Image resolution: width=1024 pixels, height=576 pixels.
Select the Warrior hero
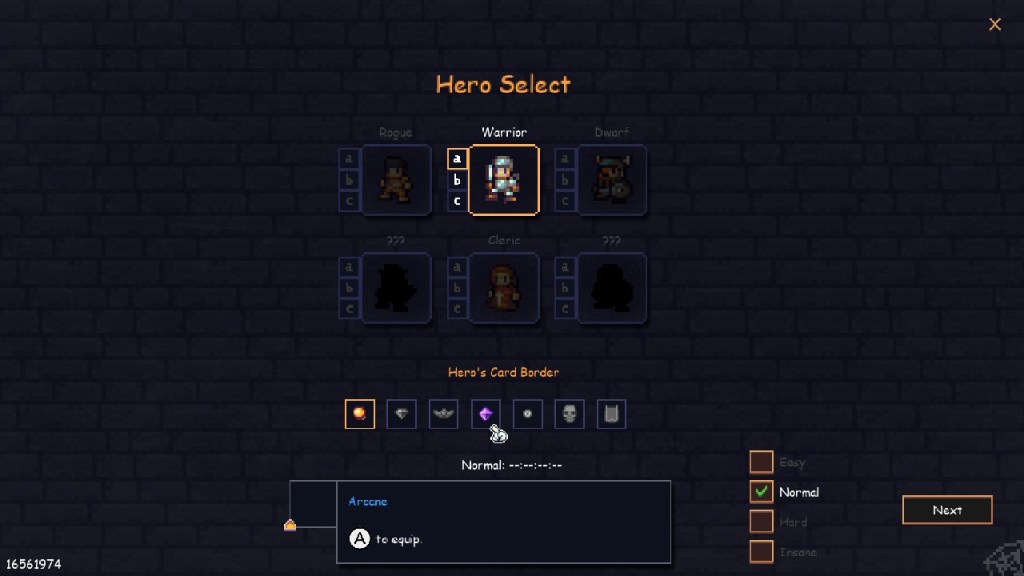504,180
